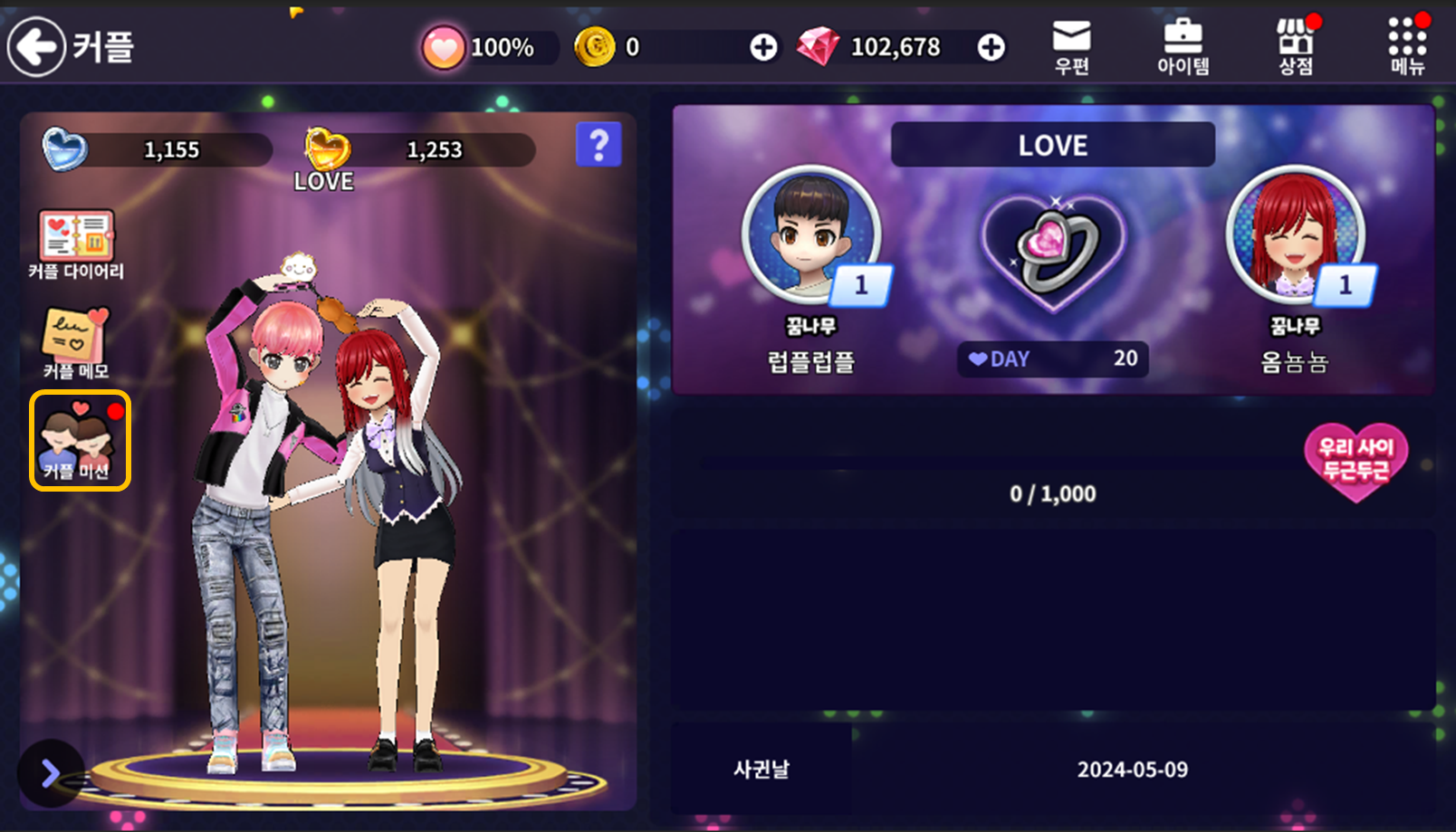View the black-haired boy partner profile portrait
Screen dimensions: 1456x832
810,234
